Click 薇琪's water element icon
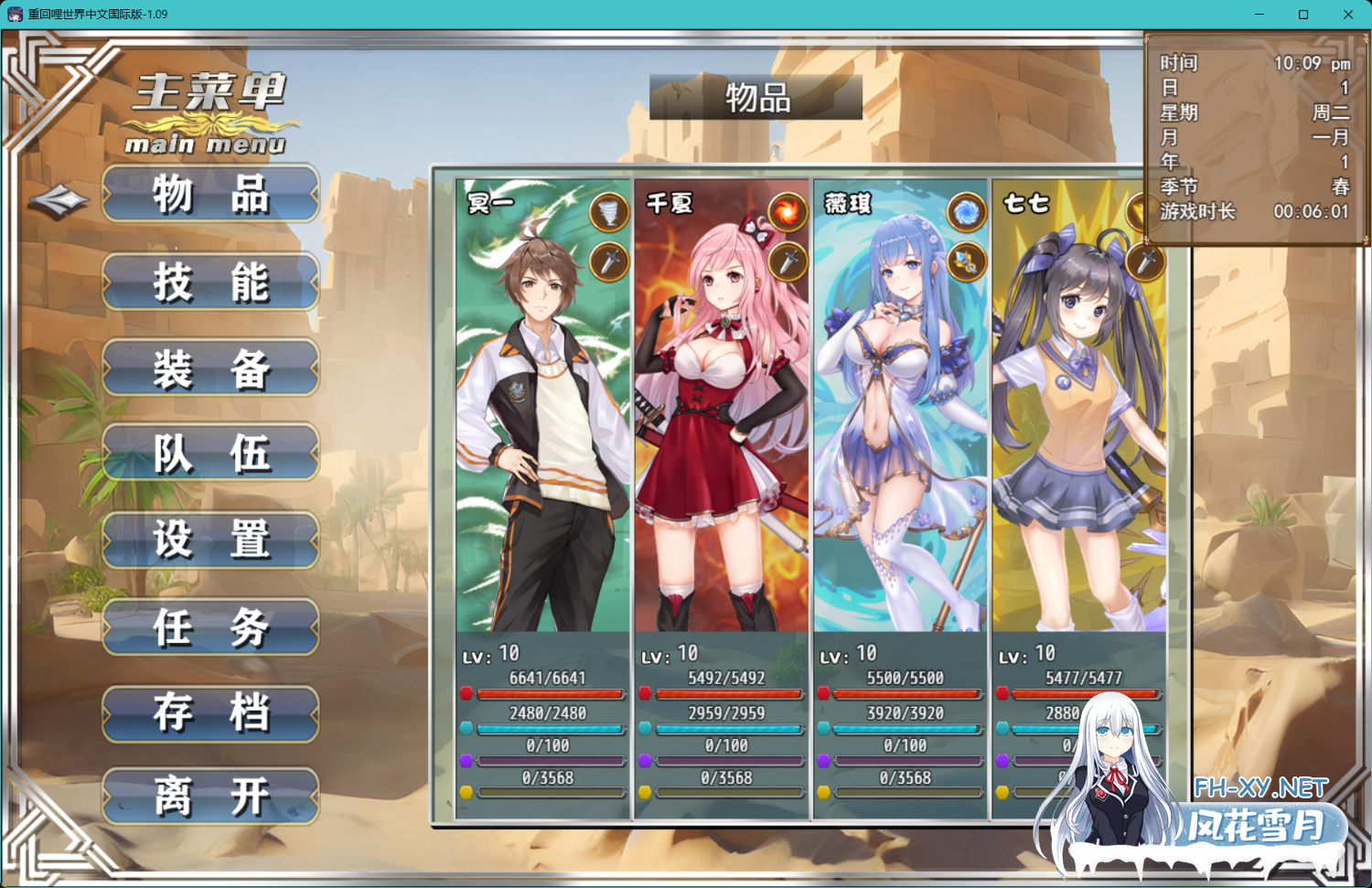The image size is (1372, 888). pos(966,213)
